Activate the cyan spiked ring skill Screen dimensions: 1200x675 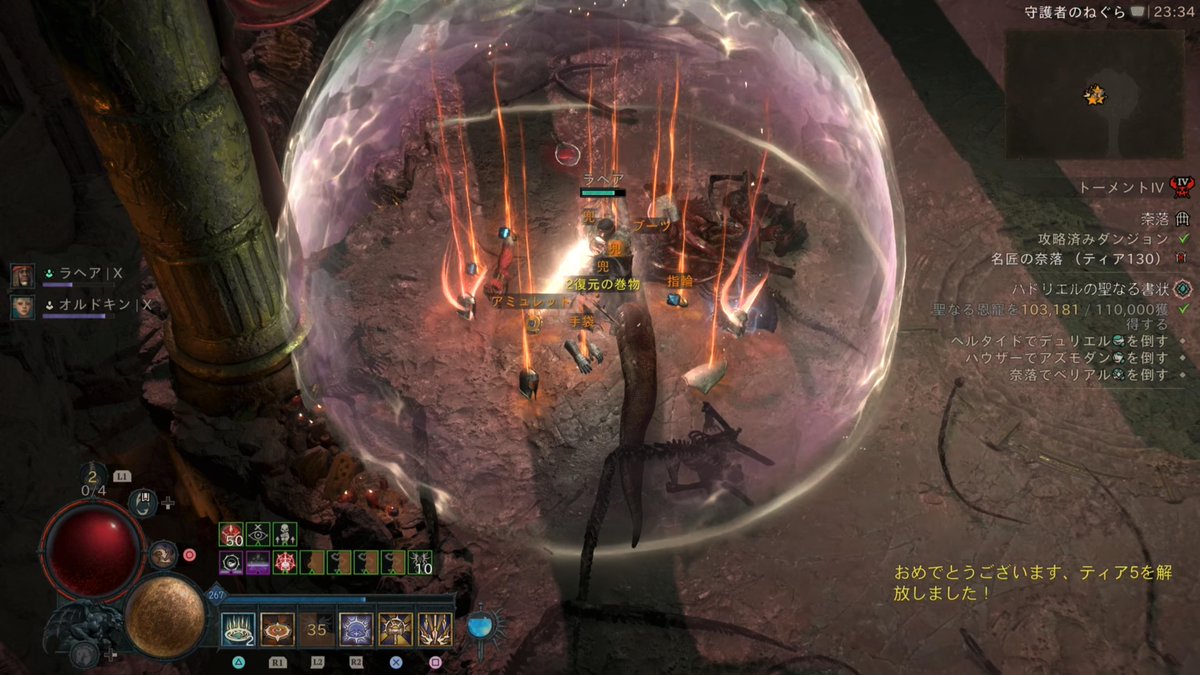238,630
